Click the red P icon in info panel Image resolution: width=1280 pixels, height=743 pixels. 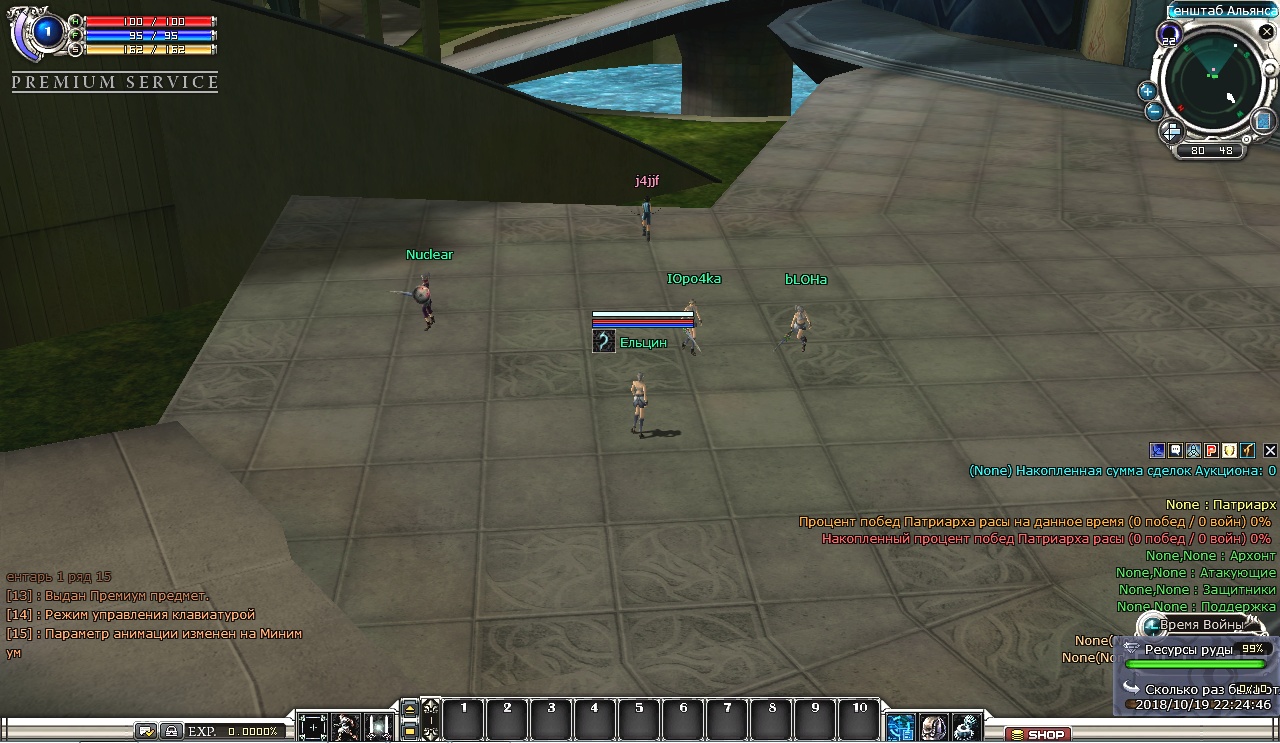pos(1211,451)
